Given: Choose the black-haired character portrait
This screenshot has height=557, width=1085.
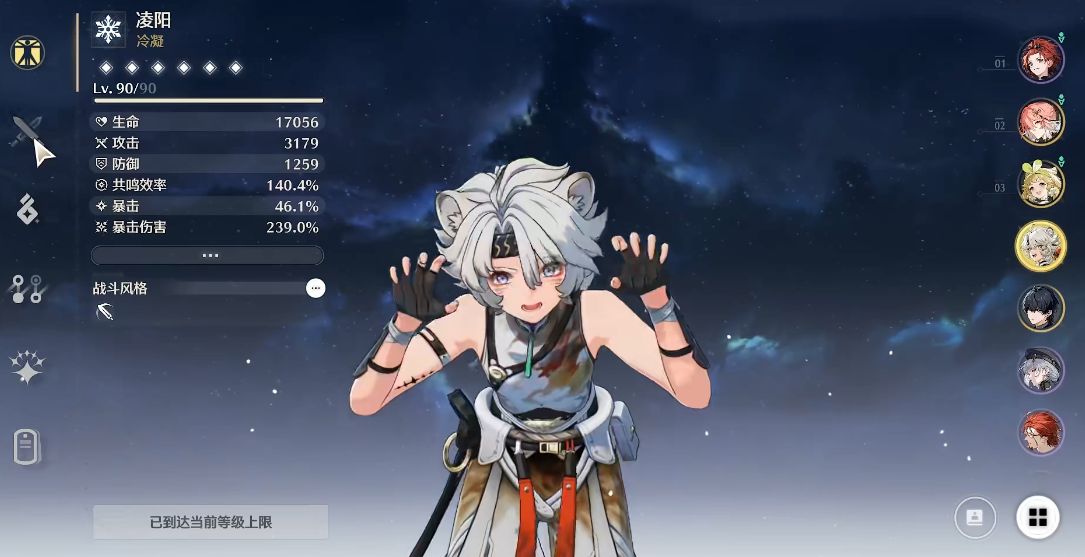Looking at the screenshot, I should tap(1041, 308).
